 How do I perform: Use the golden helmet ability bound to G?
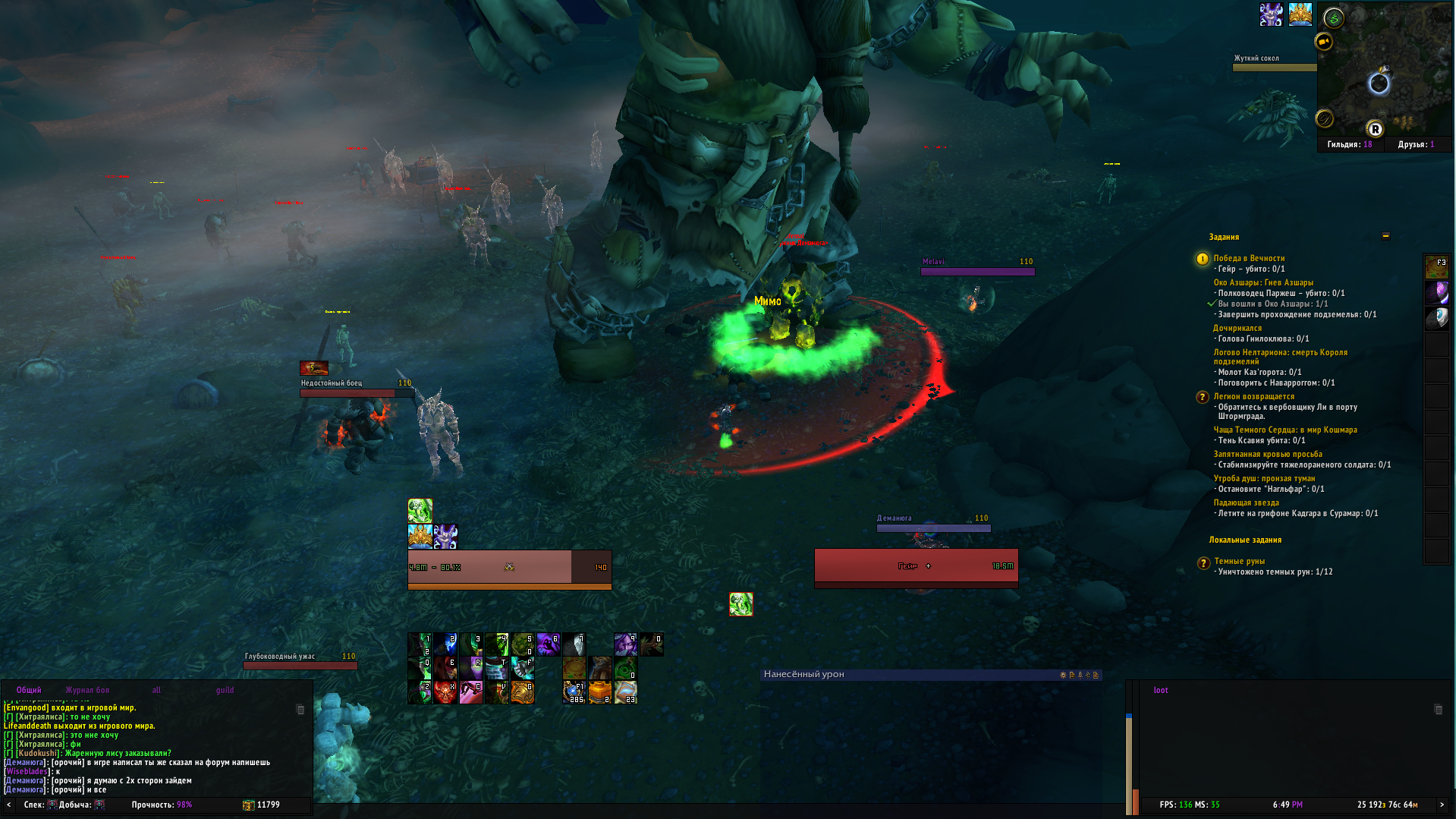pos(523,691)
